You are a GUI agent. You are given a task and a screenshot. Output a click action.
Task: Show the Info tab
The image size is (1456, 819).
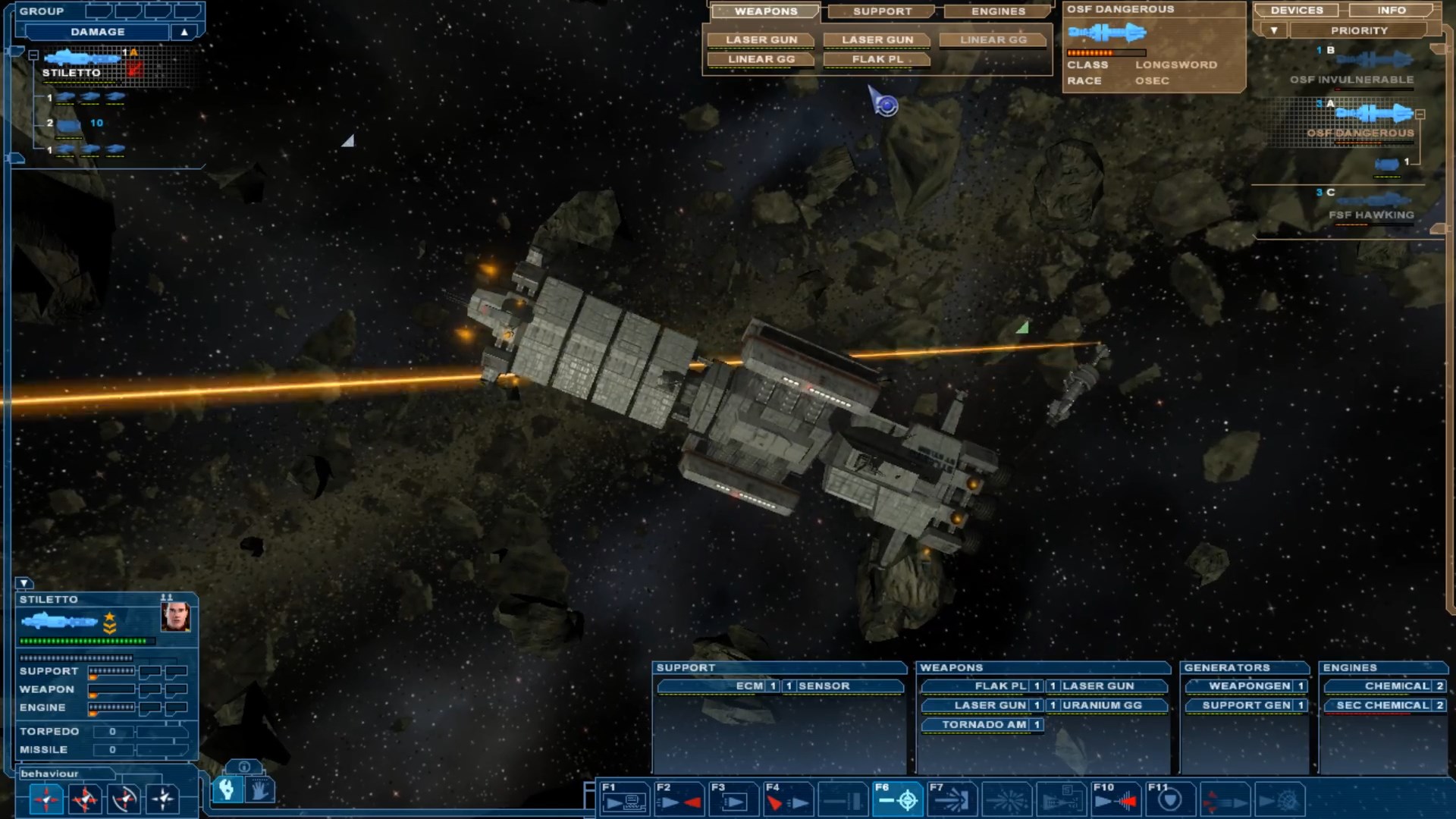(1392, 11)
